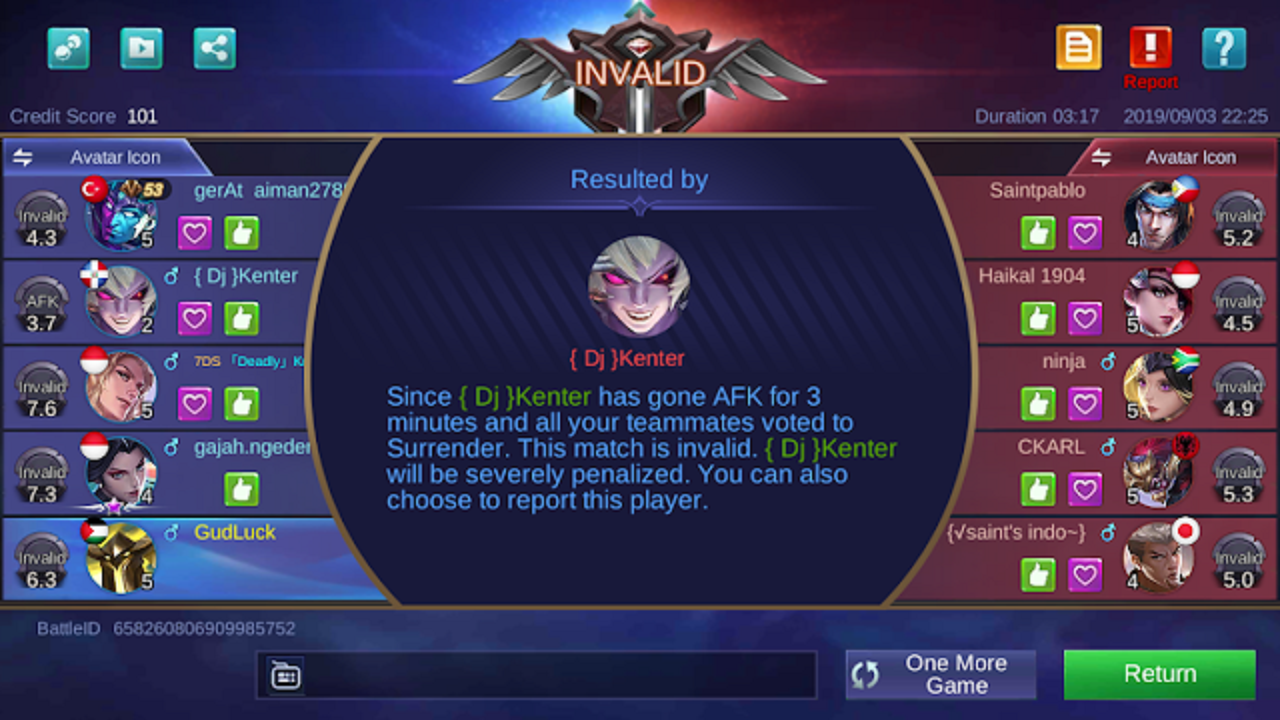Select the right team's Avatar Icon tab
This screenshot has width=1280, height=720.
tap(1191, 157)
